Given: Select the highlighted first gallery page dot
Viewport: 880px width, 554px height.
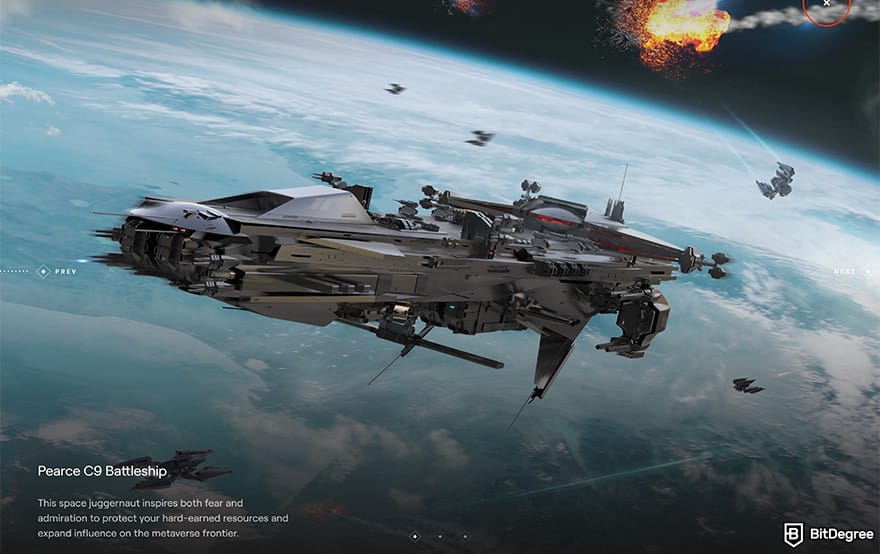Looking at the screenshot, I should pos(415,536).
